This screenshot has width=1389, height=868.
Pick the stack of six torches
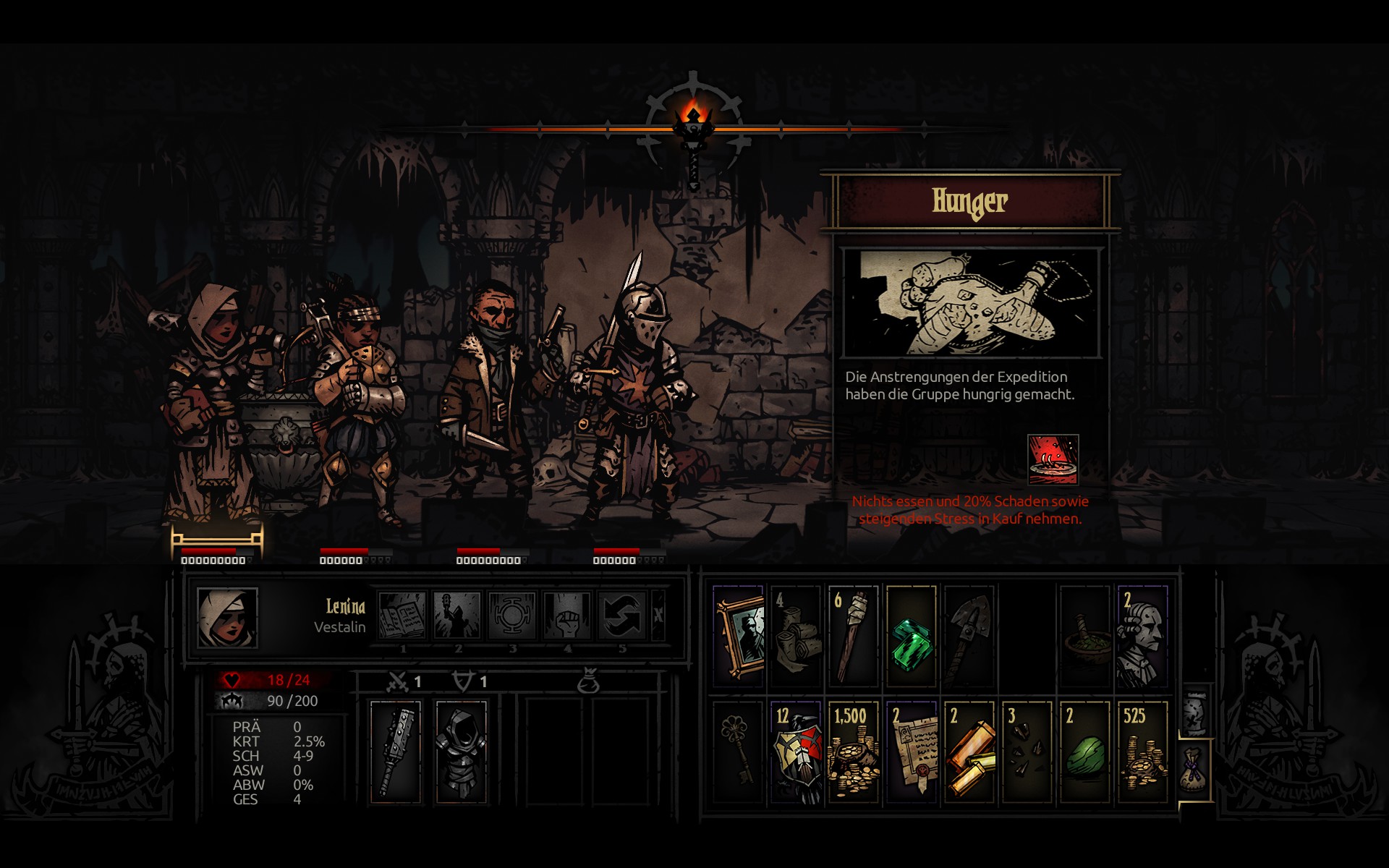[x=853, y=637]
